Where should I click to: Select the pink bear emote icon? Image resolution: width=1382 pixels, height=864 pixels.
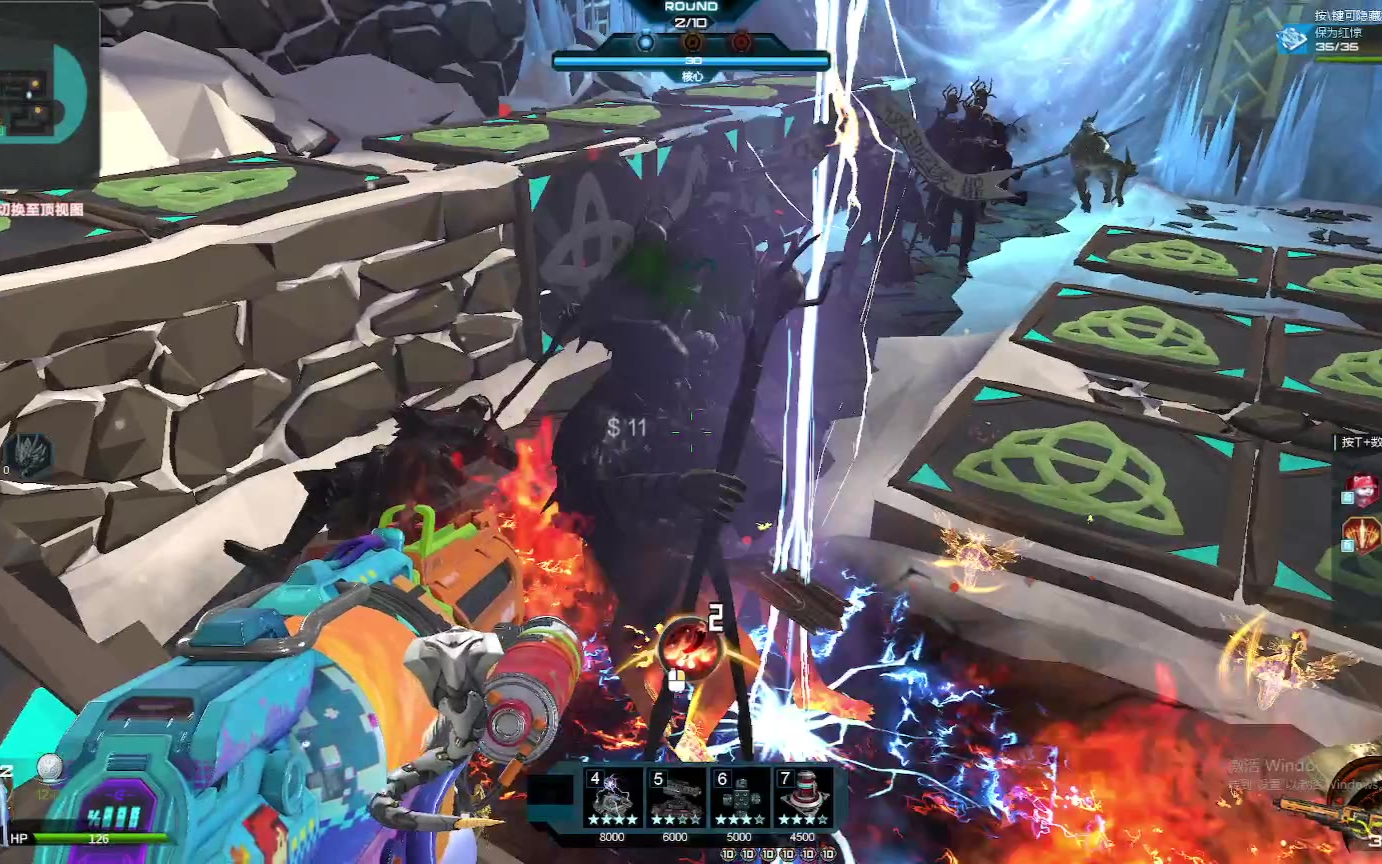pos(1360,490)
